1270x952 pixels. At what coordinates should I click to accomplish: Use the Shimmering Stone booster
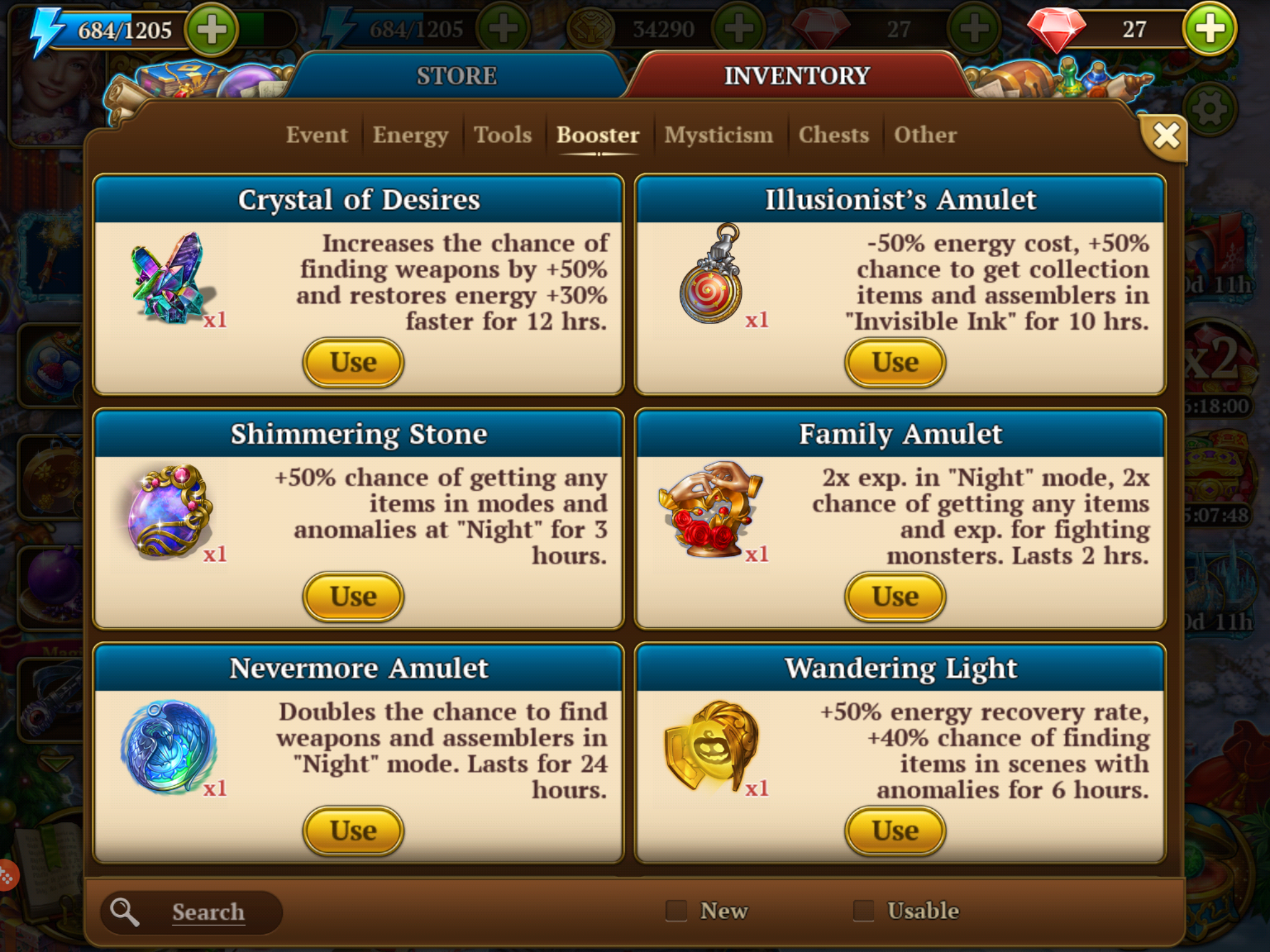(x=353, y=597)
